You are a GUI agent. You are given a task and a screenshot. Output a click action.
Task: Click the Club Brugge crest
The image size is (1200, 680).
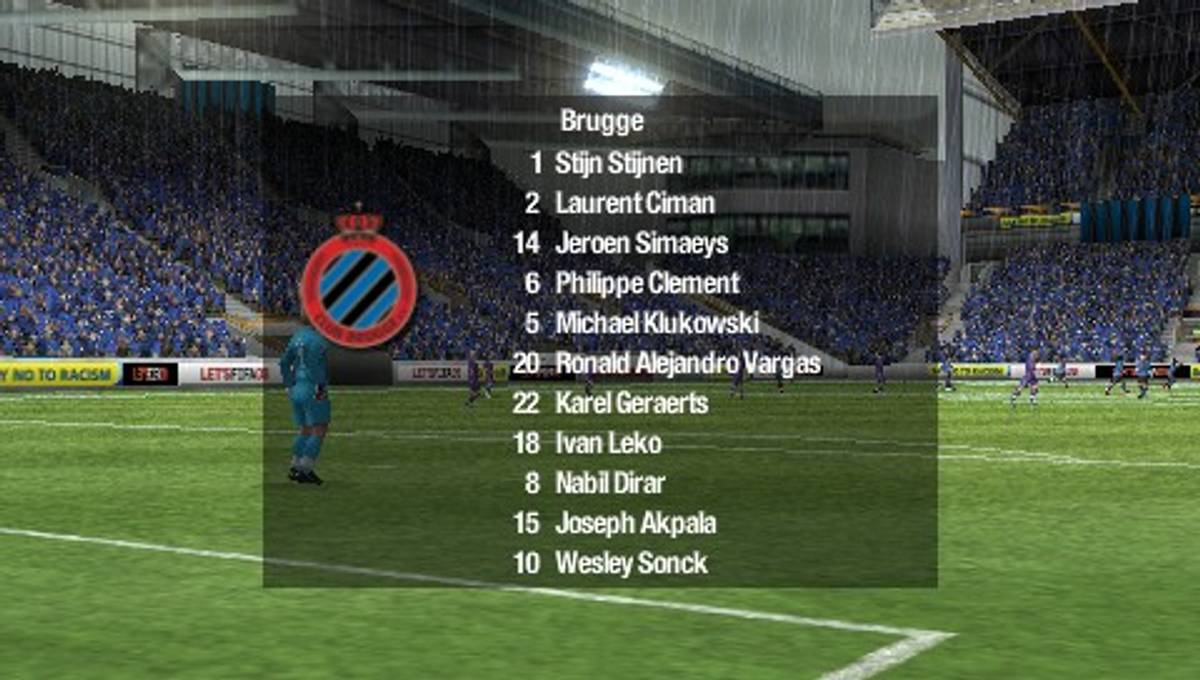(x=359, y=280)
